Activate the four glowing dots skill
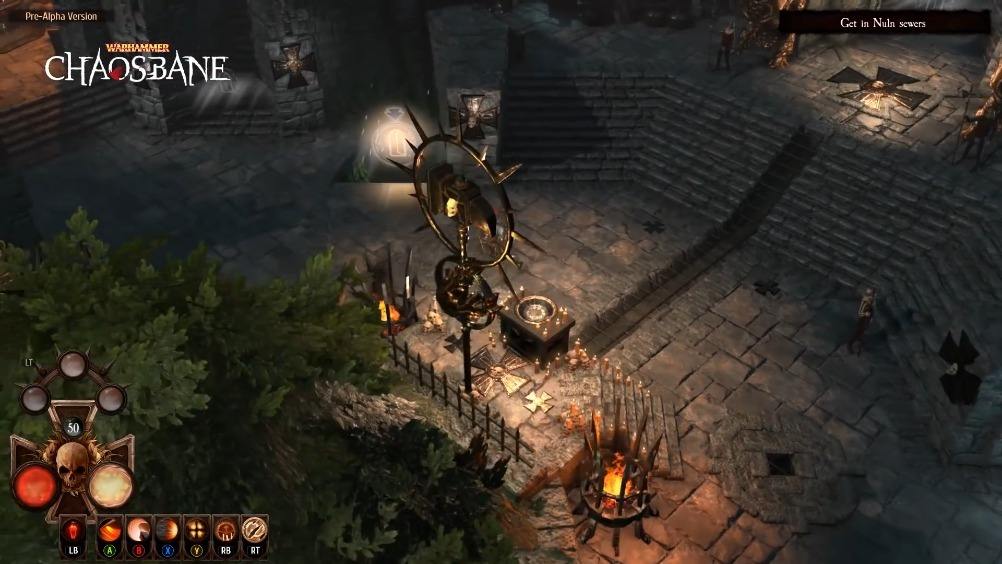This screenshot has height=564, width=1002. click(x=197, y=530)
